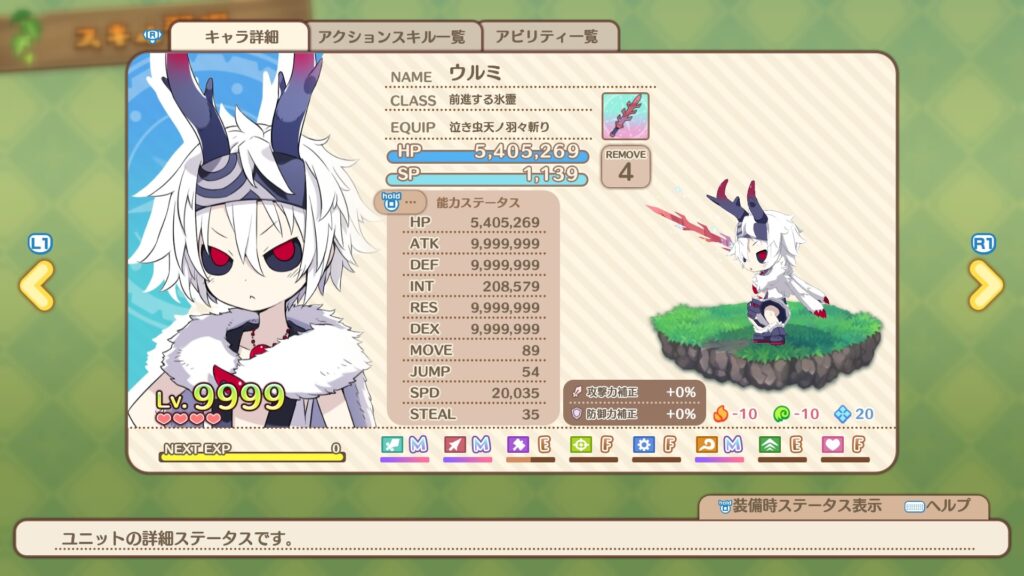Click the orange swirl mastery icon
1024x576 pixels.
tap(707, 444)
